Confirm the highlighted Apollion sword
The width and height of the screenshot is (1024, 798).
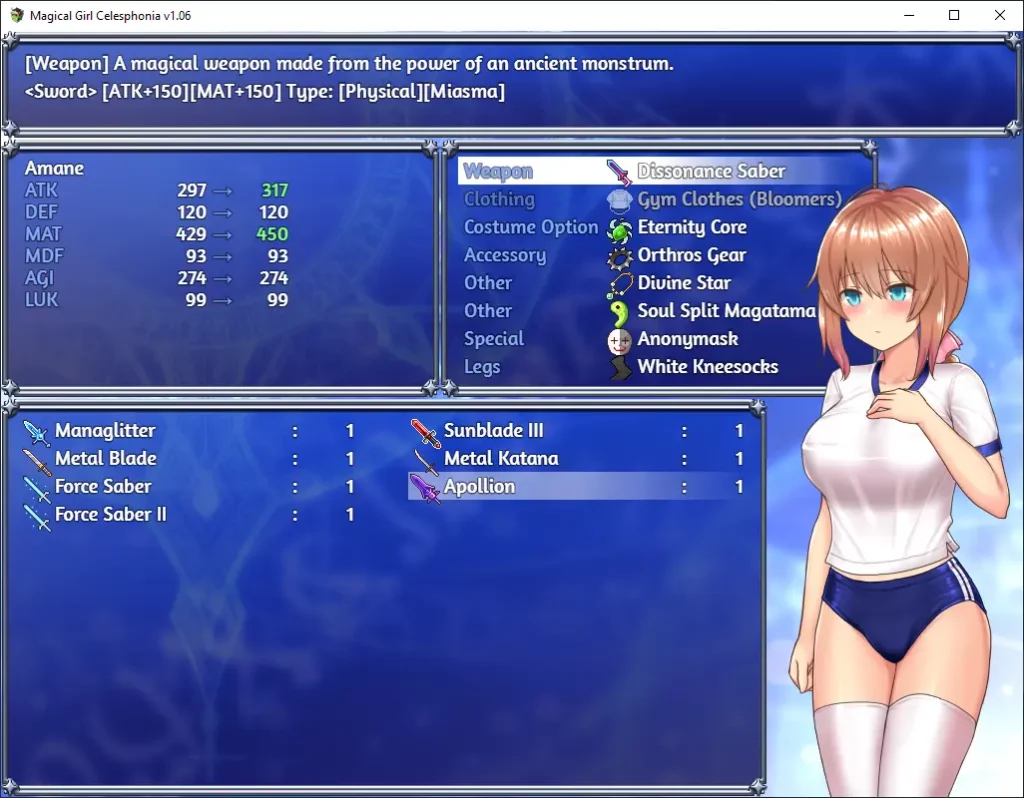pyautogui.click(x=578, y=487)
